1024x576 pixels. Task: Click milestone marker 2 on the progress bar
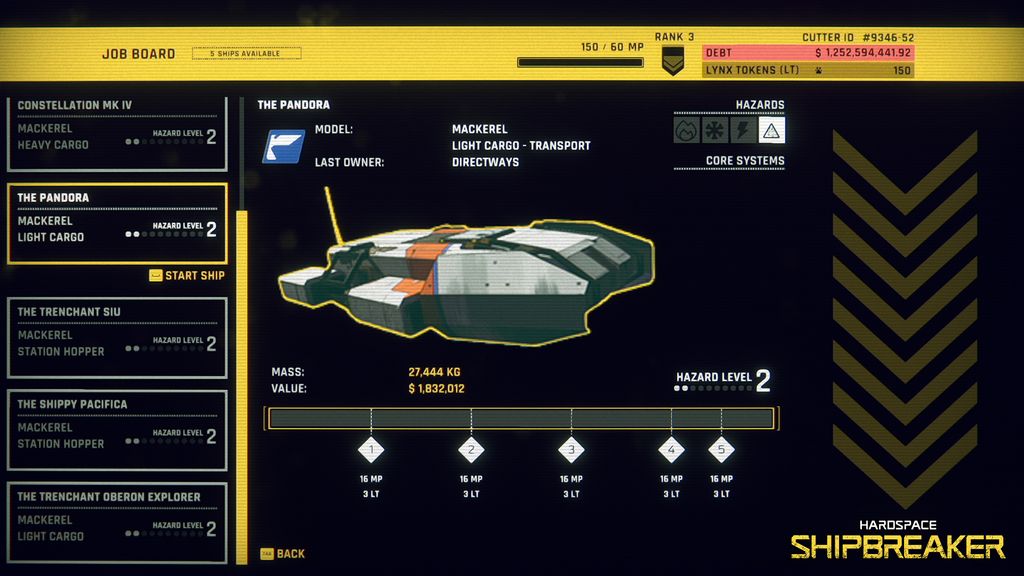(471, 450)
